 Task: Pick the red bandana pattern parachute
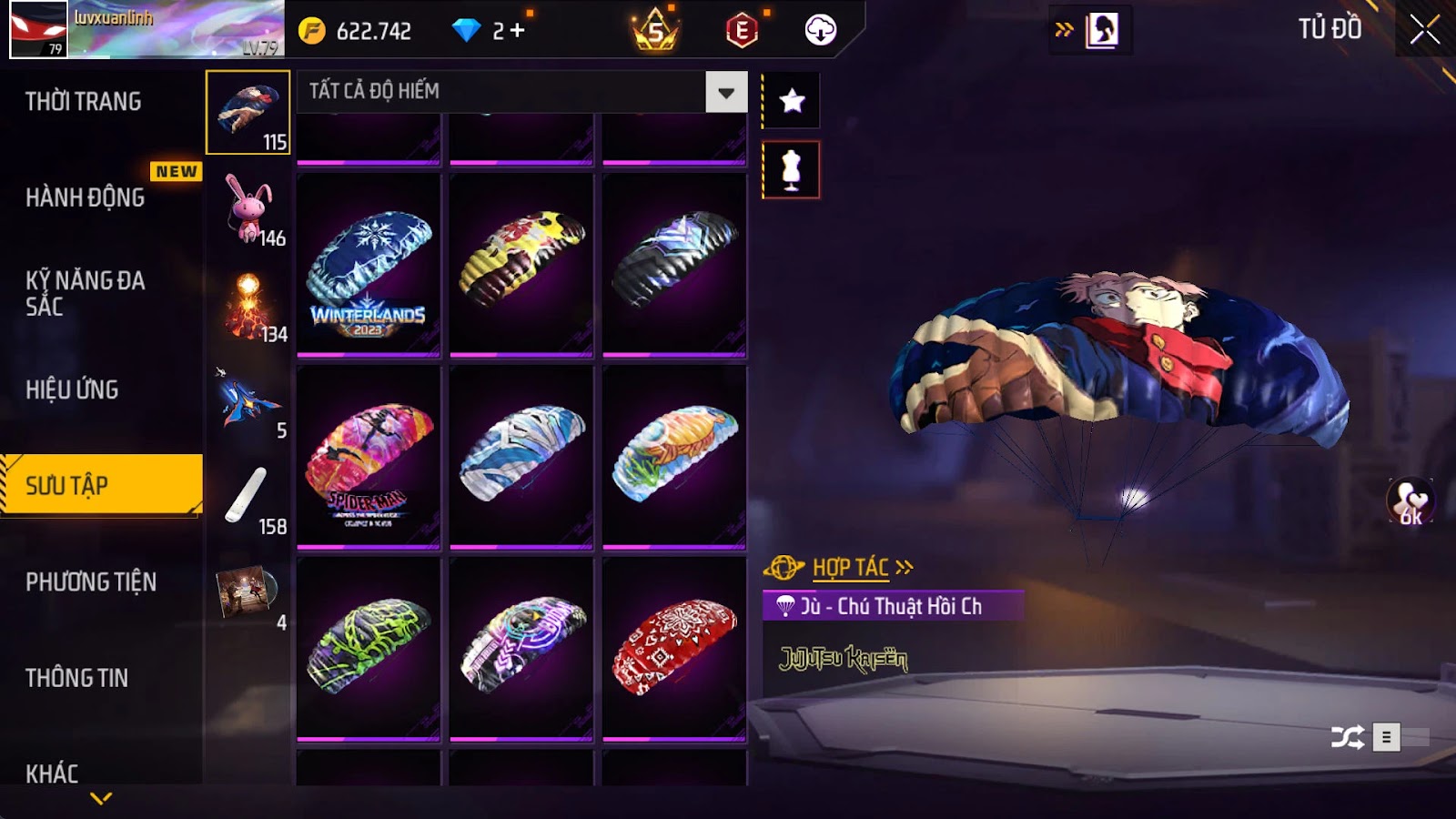point(674,648)
